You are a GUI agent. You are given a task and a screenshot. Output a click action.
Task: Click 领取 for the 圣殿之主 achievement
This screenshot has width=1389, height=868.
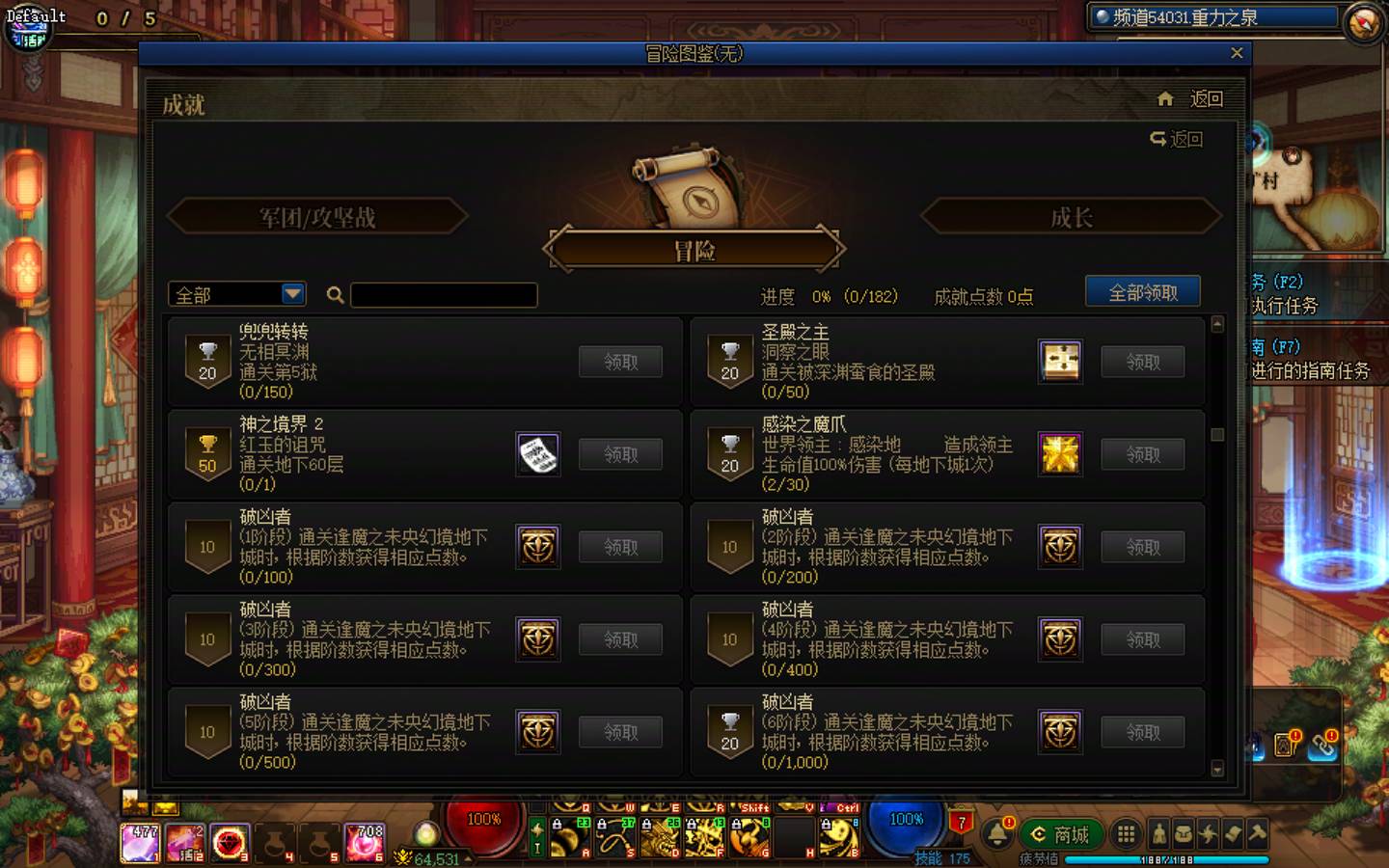(x=1142, y=361)
